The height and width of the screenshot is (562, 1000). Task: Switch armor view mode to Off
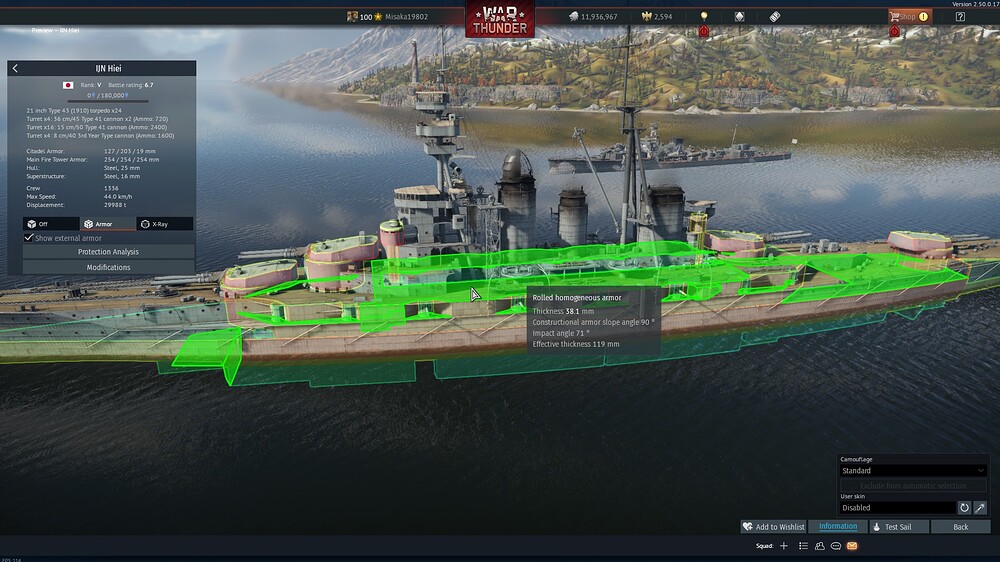tap(50, 224)
